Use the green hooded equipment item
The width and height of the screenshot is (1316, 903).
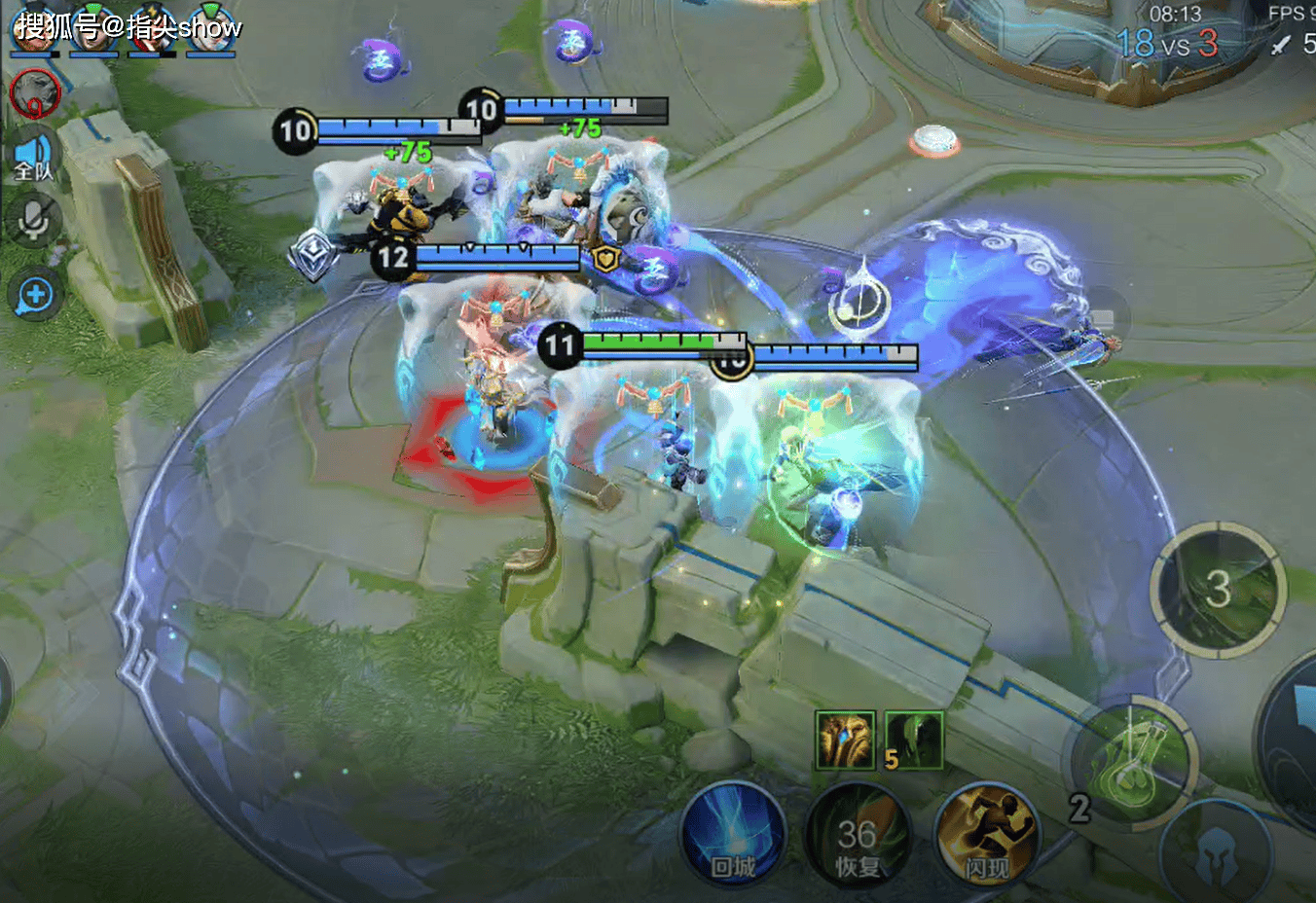point(914,740)
